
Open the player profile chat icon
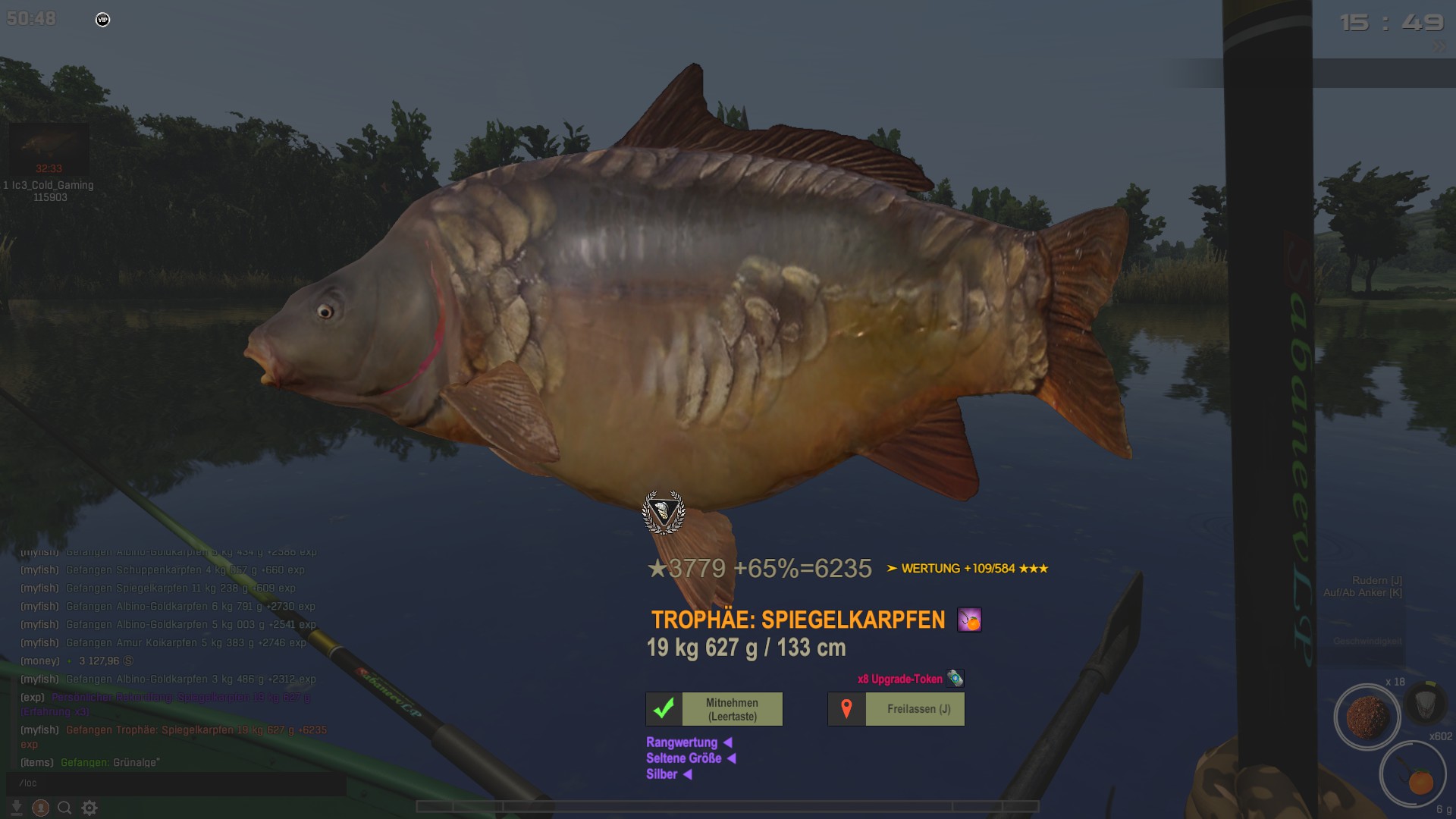click(41, 808)
